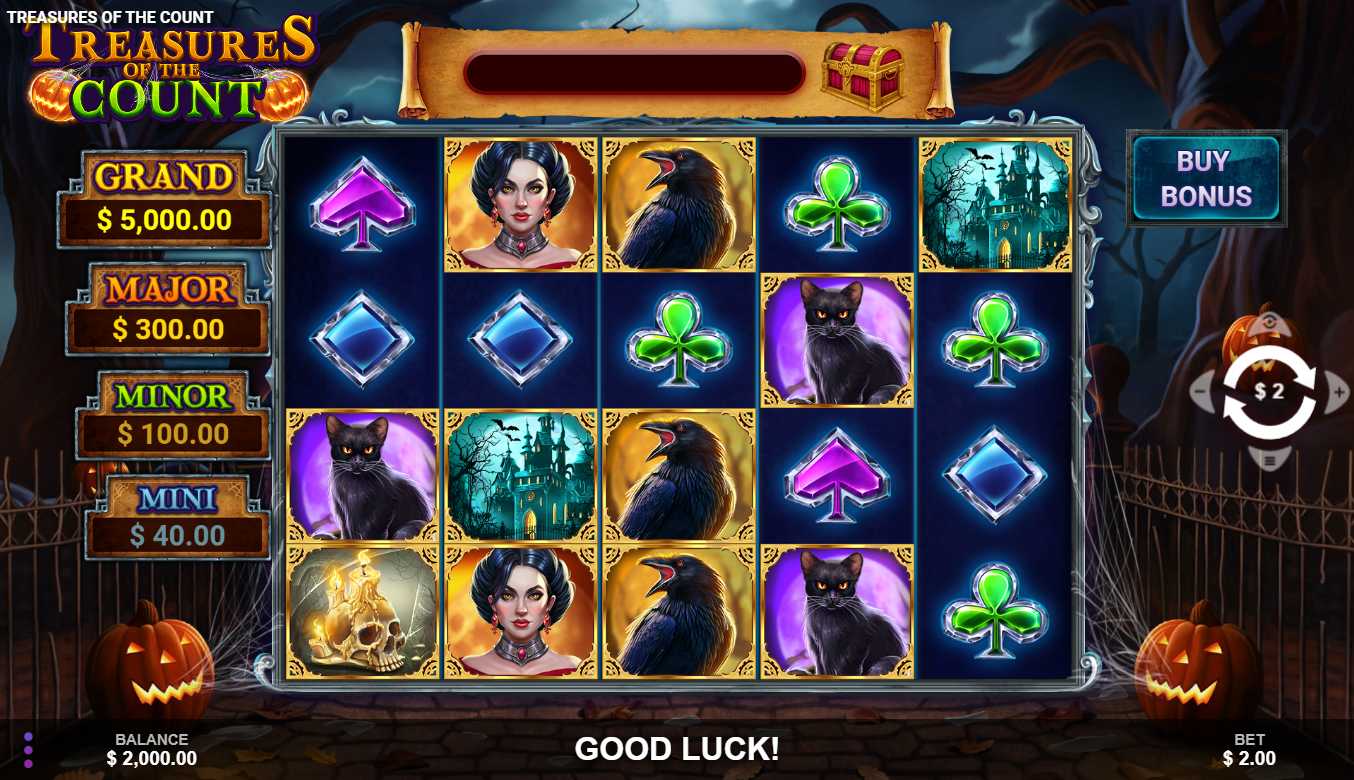This screenshot has height=780, width=1354.
Task: Decrease the bet with the minus button
Action: click(x=1201, y=393)
